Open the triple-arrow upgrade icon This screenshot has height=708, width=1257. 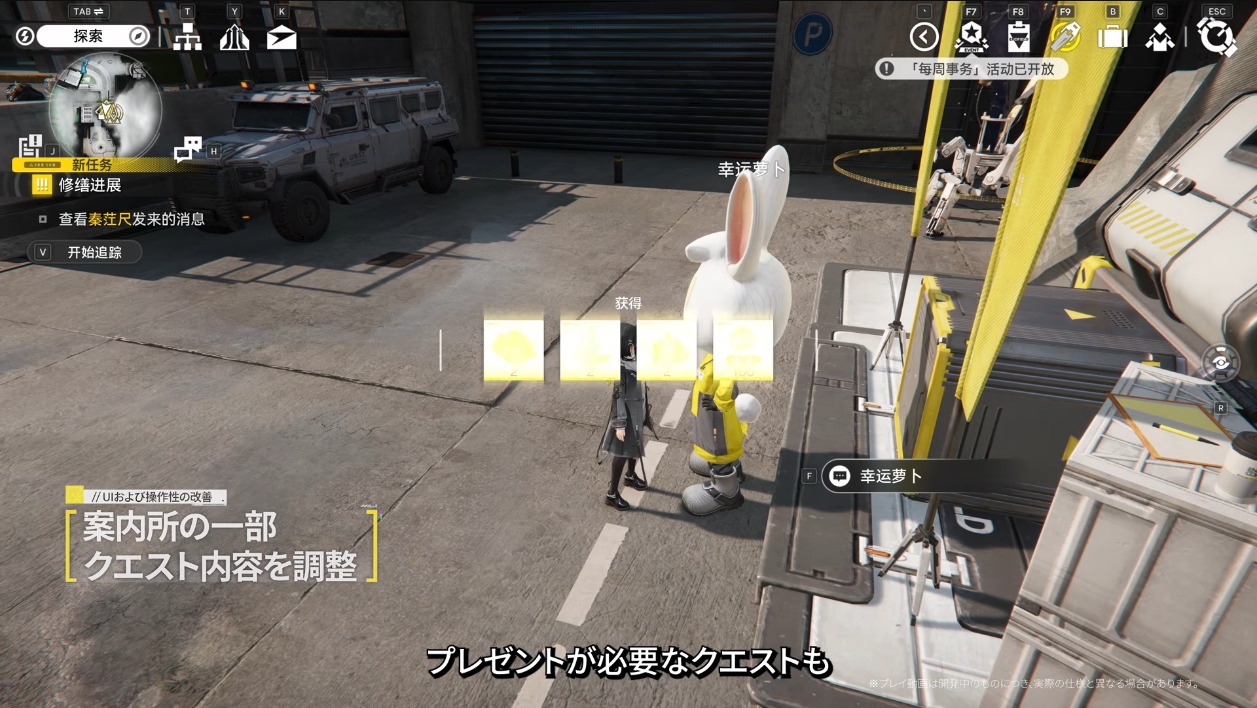[x=234, y=38]
